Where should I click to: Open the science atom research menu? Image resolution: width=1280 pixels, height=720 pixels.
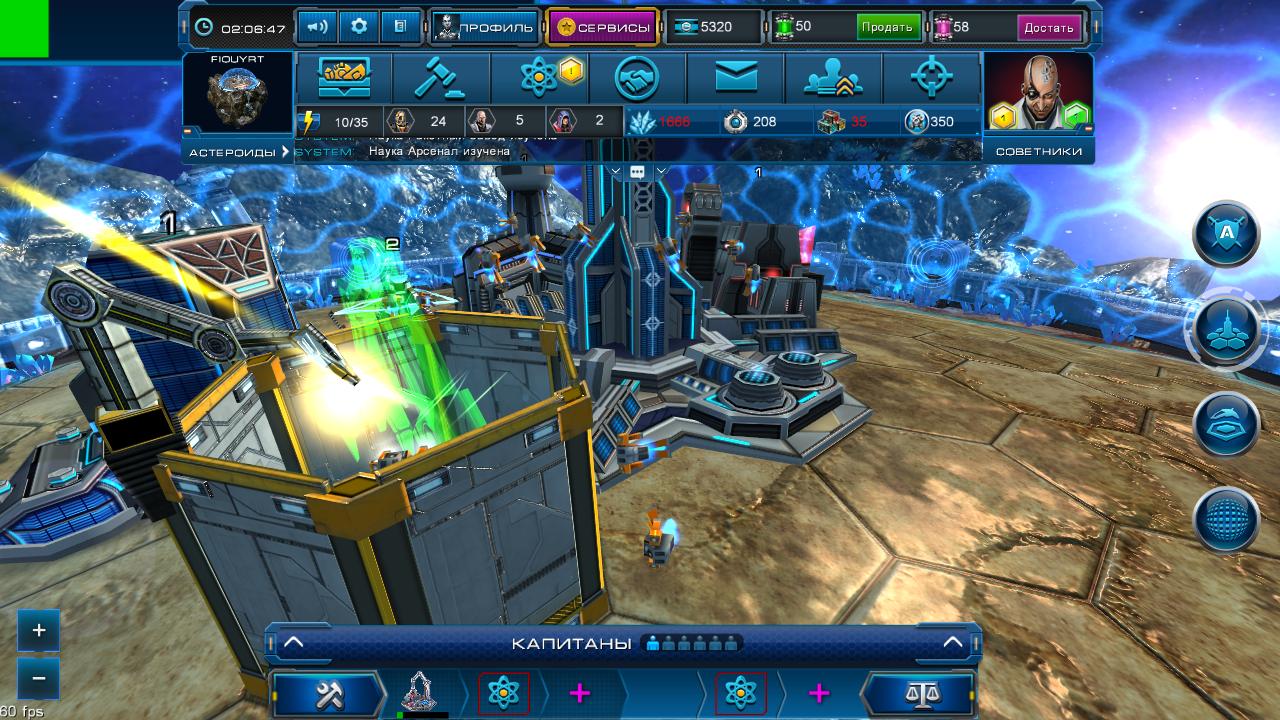539,78
